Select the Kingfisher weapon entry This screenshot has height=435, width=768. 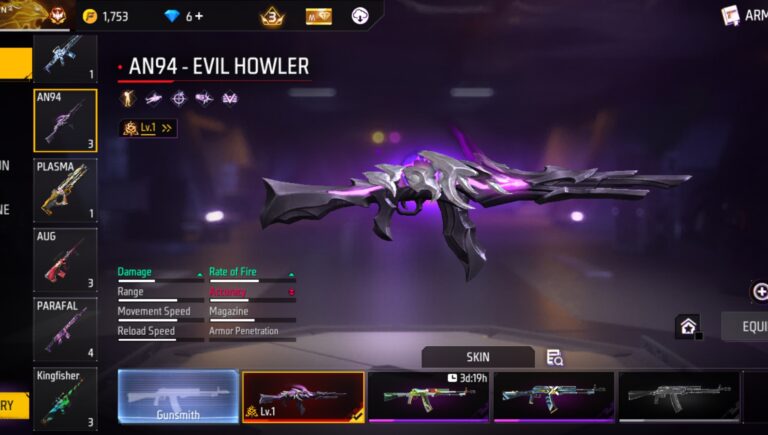coord(65,398)
